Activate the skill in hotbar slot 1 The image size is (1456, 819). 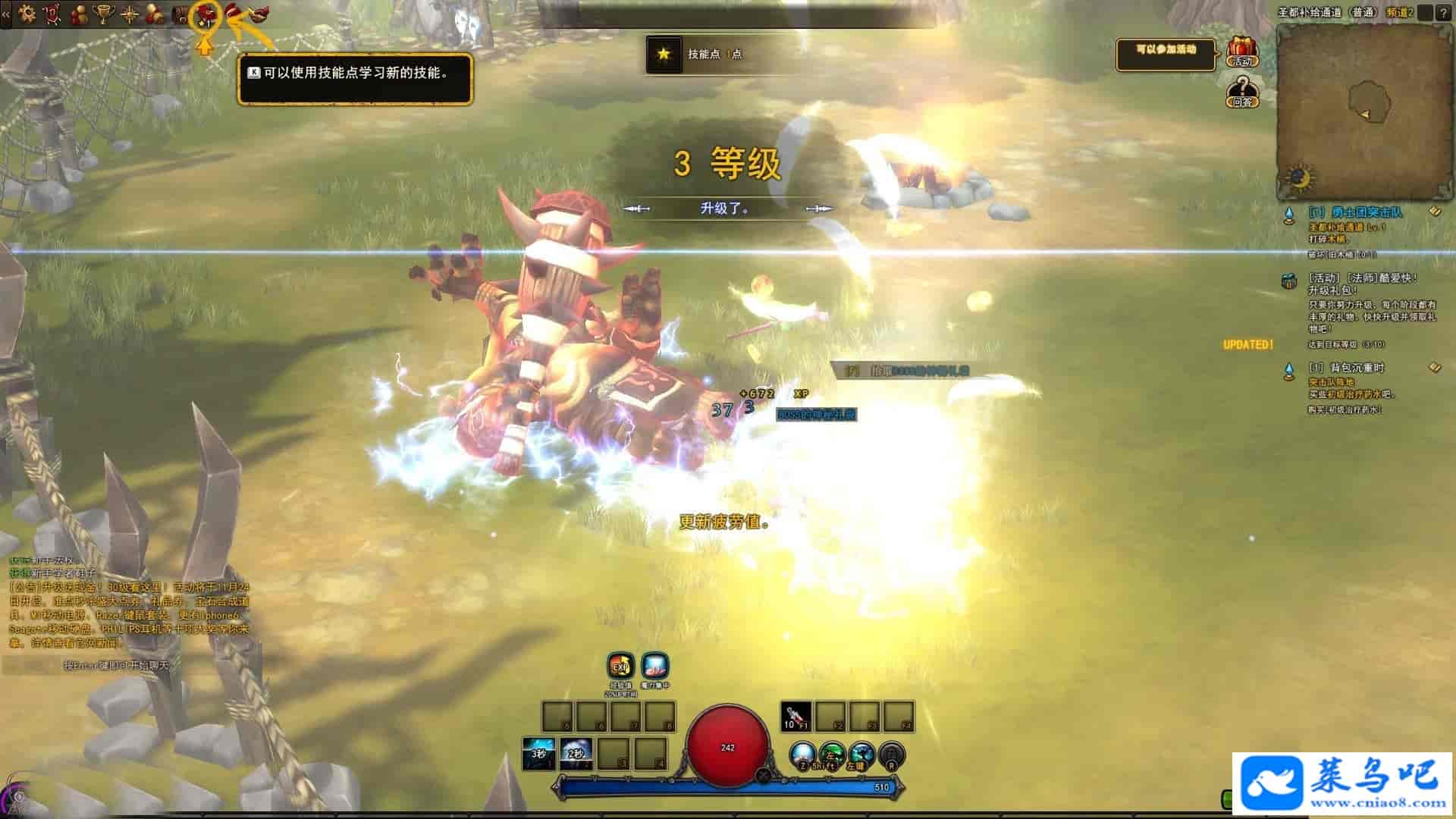(x=538, y=754)
